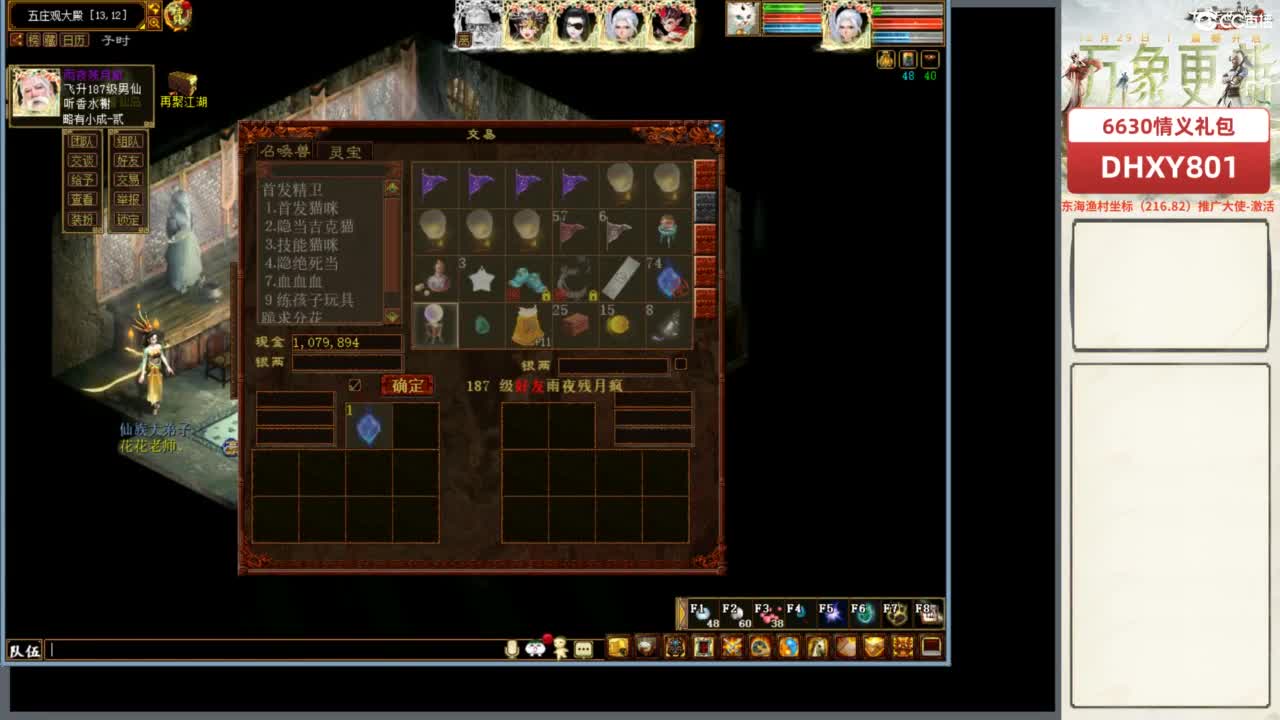The height and width of the screenshot is (720, 1280).
Task: Click the 银两 input field below 现金
Action: pyautogui.click(x=347, y=362)
